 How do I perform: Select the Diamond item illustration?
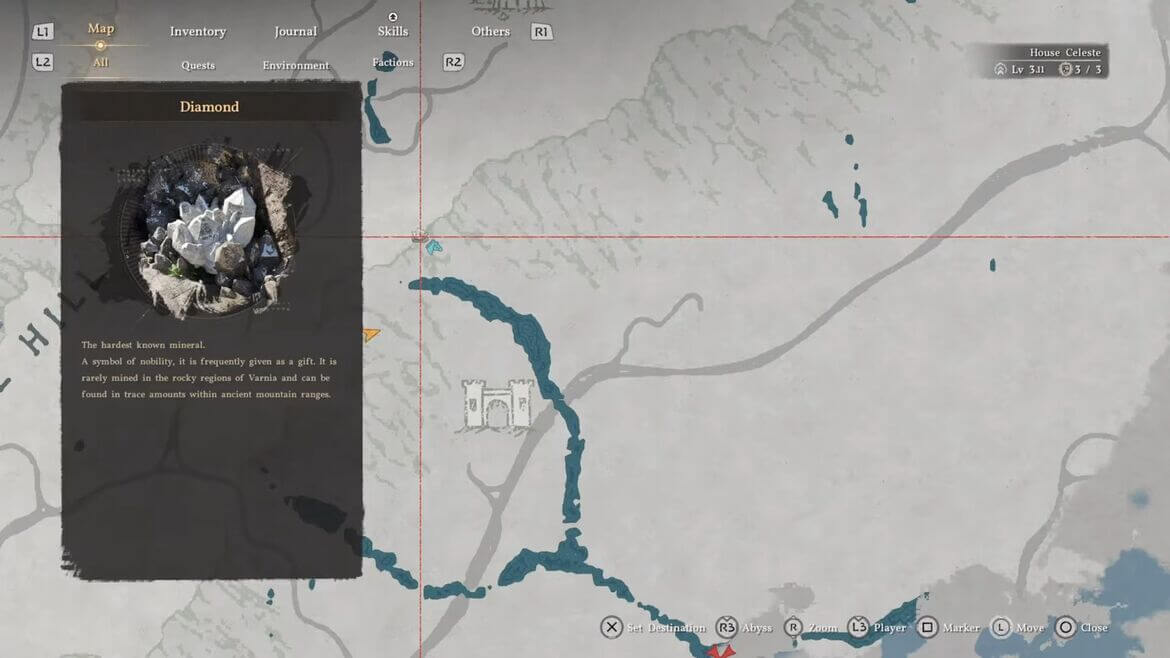(x=211, y=231)
